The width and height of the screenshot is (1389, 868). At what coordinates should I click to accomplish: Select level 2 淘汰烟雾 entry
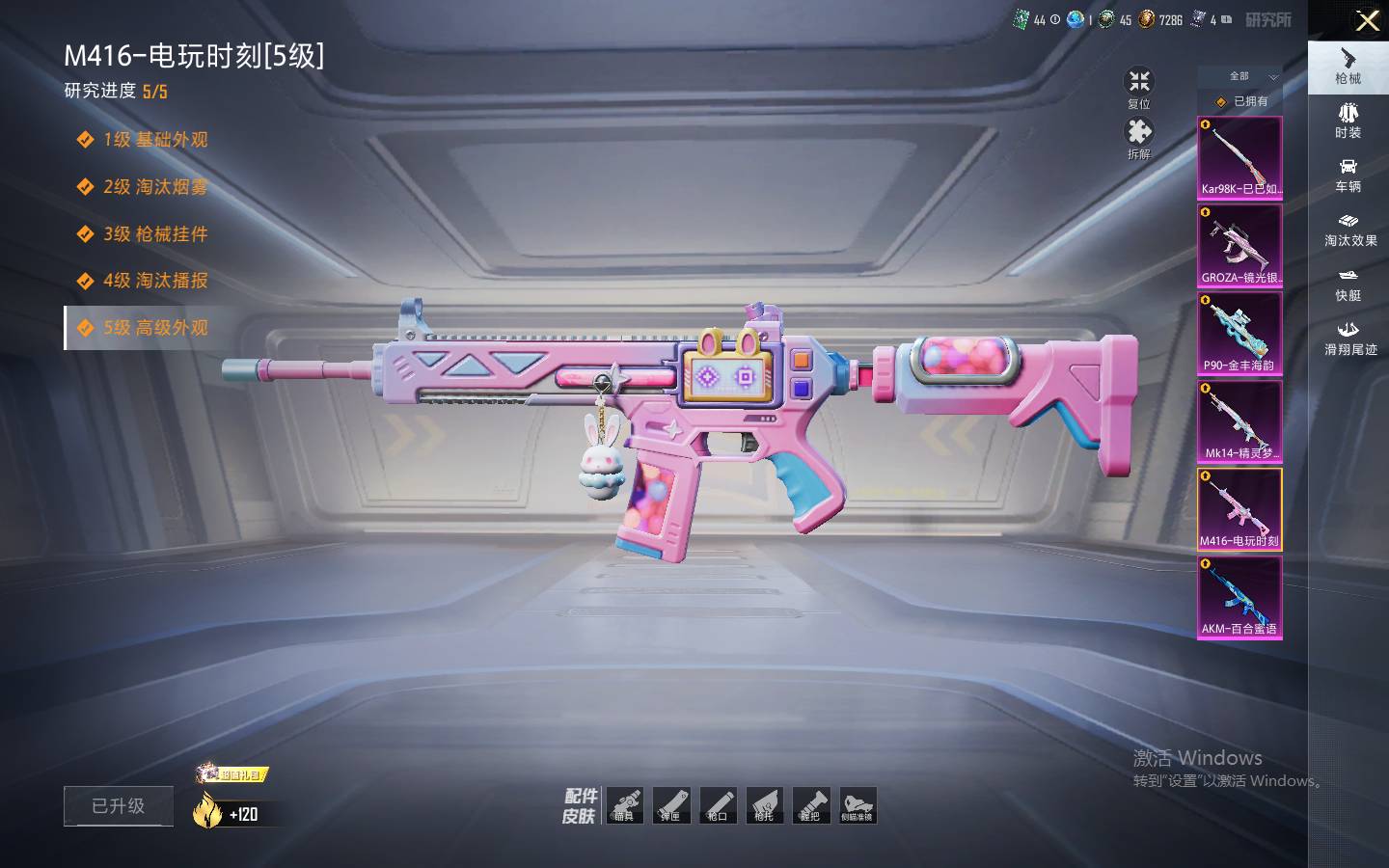point(154,187)
